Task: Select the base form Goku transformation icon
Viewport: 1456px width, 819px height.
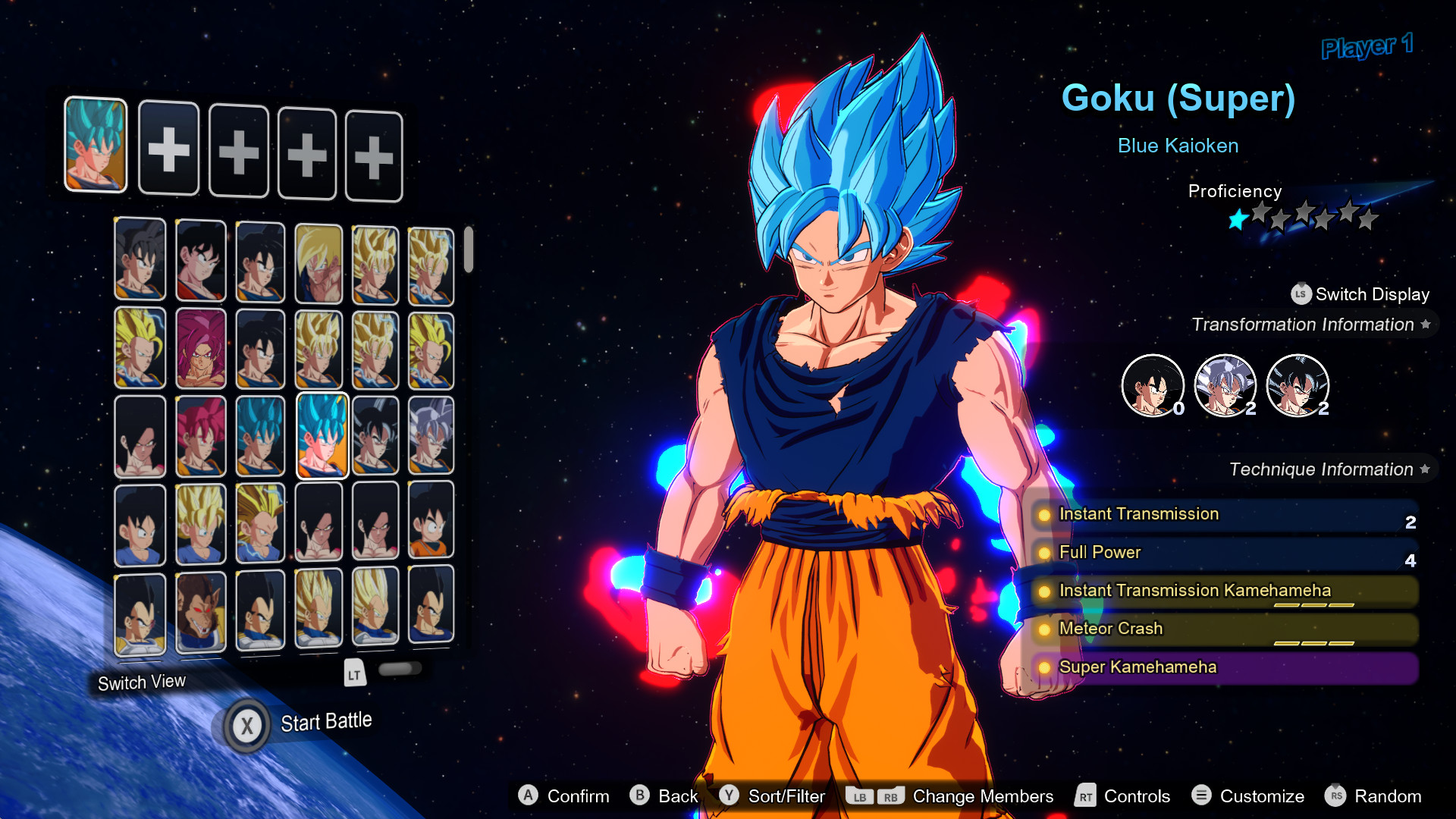Action: click(x=1153, y=385)
